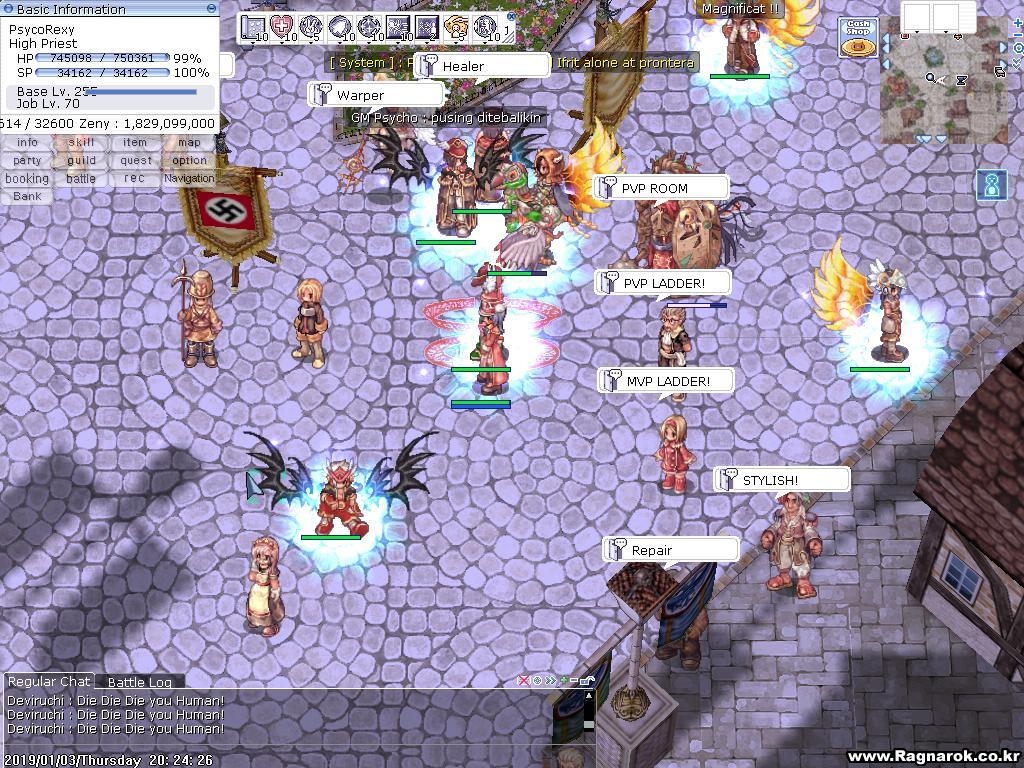1024x768 pixels.
Task: Open the party window
Action: [x=27, y=160]
